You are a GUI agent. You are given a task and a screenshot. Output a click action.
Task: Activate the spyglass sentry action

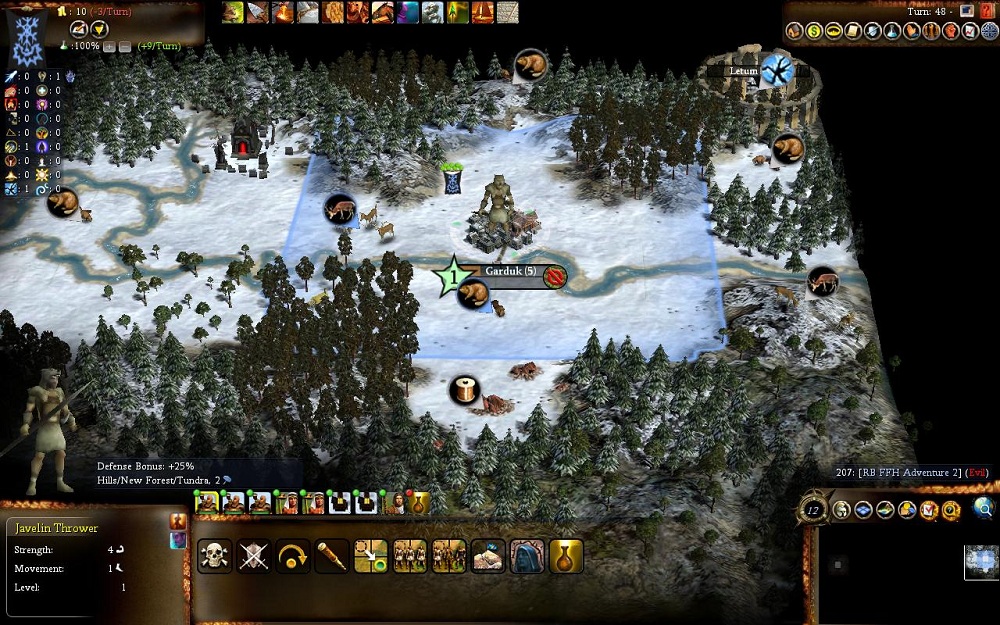tap(332, 556)
